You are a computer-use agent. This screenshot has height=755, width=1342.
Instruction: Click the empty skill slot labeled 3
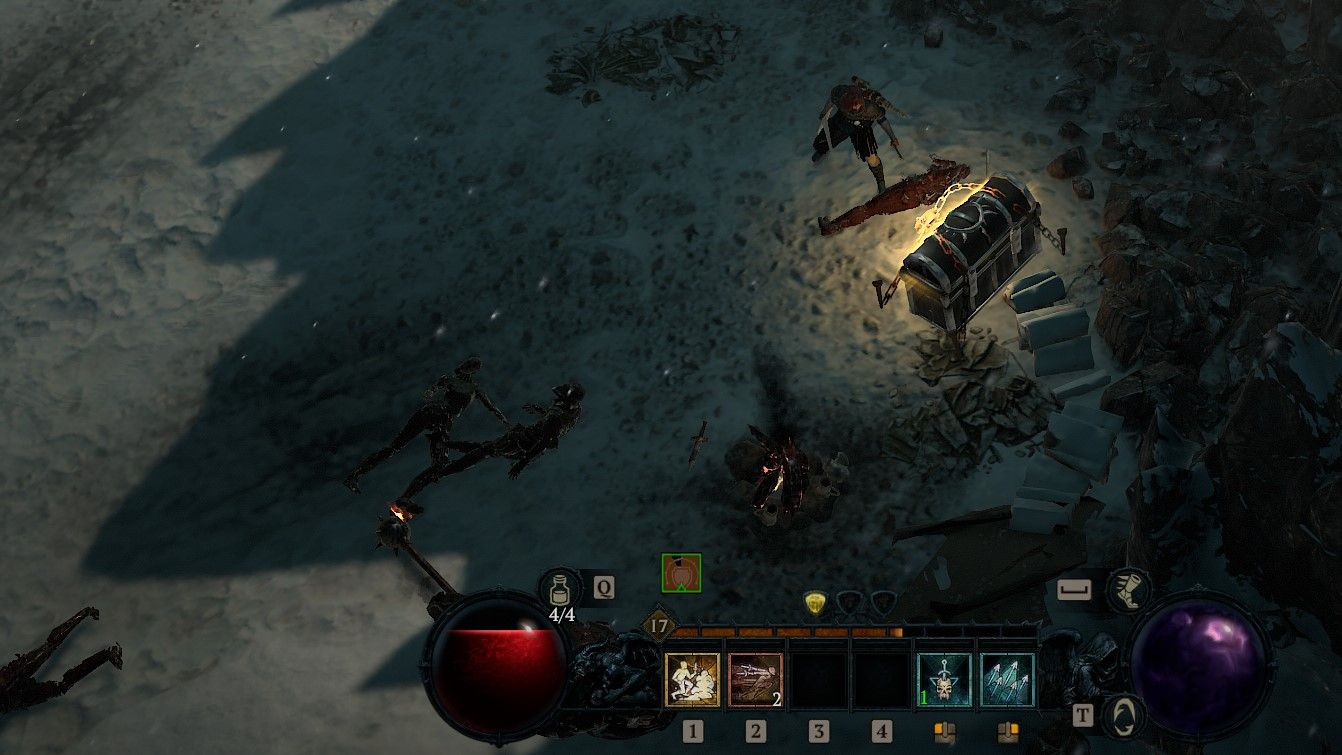[820, 679]
